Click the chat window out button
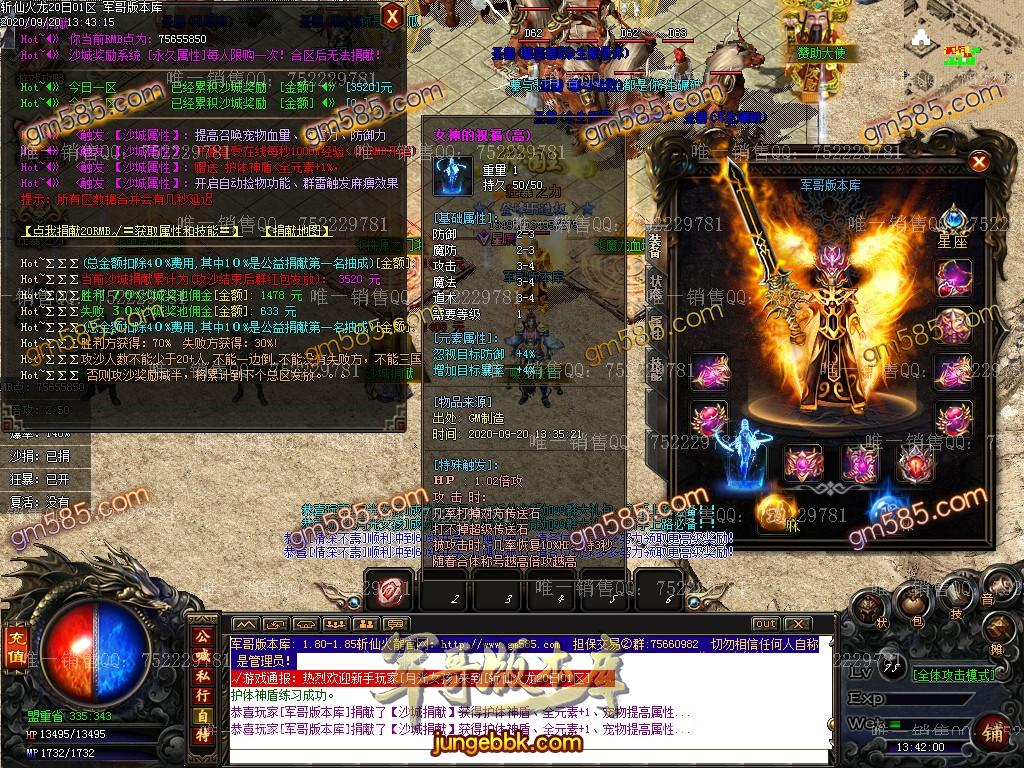The image size is (1024, 768). [766, 625]
